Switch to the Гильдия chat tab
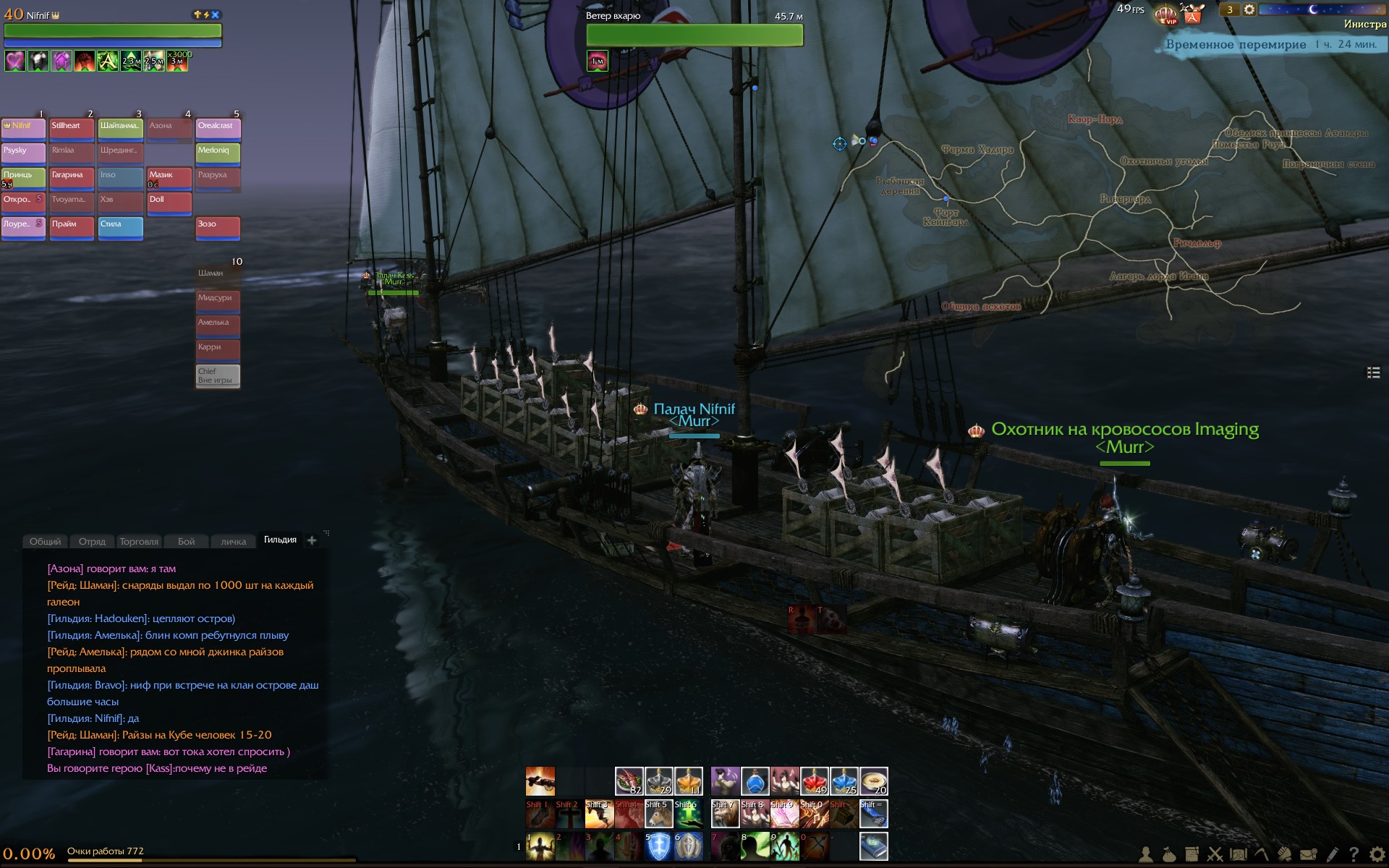Viewport: 1389px width, 868px height. tap(280, 540)
